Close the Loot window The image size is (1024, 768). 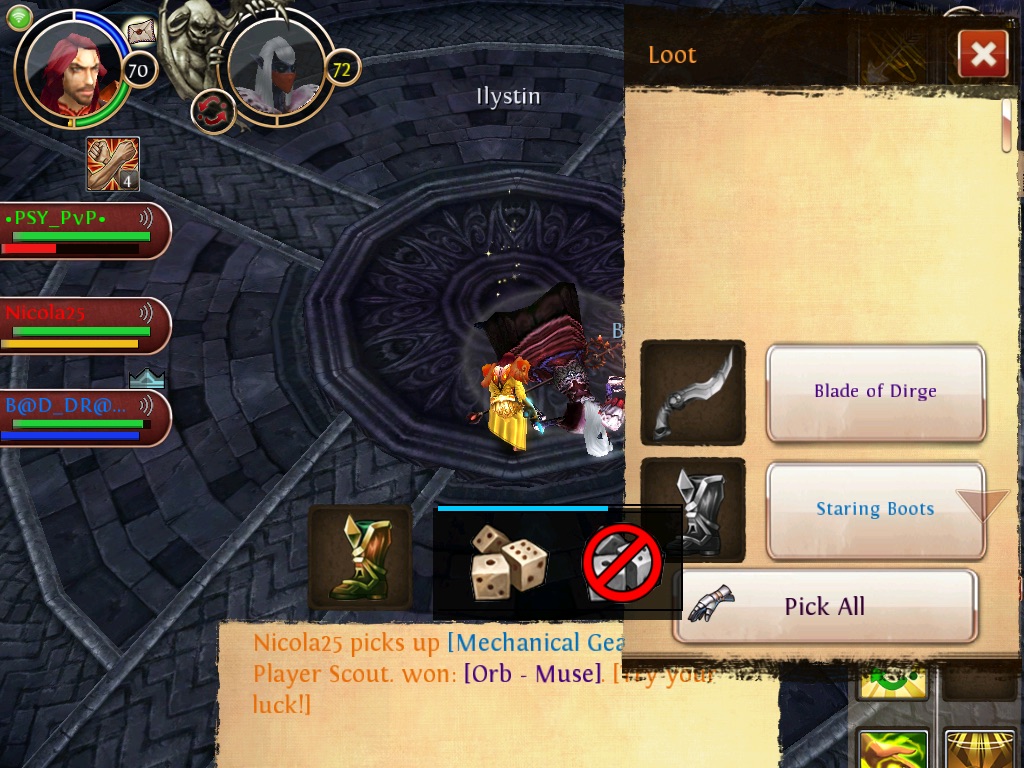coord(982,55)
